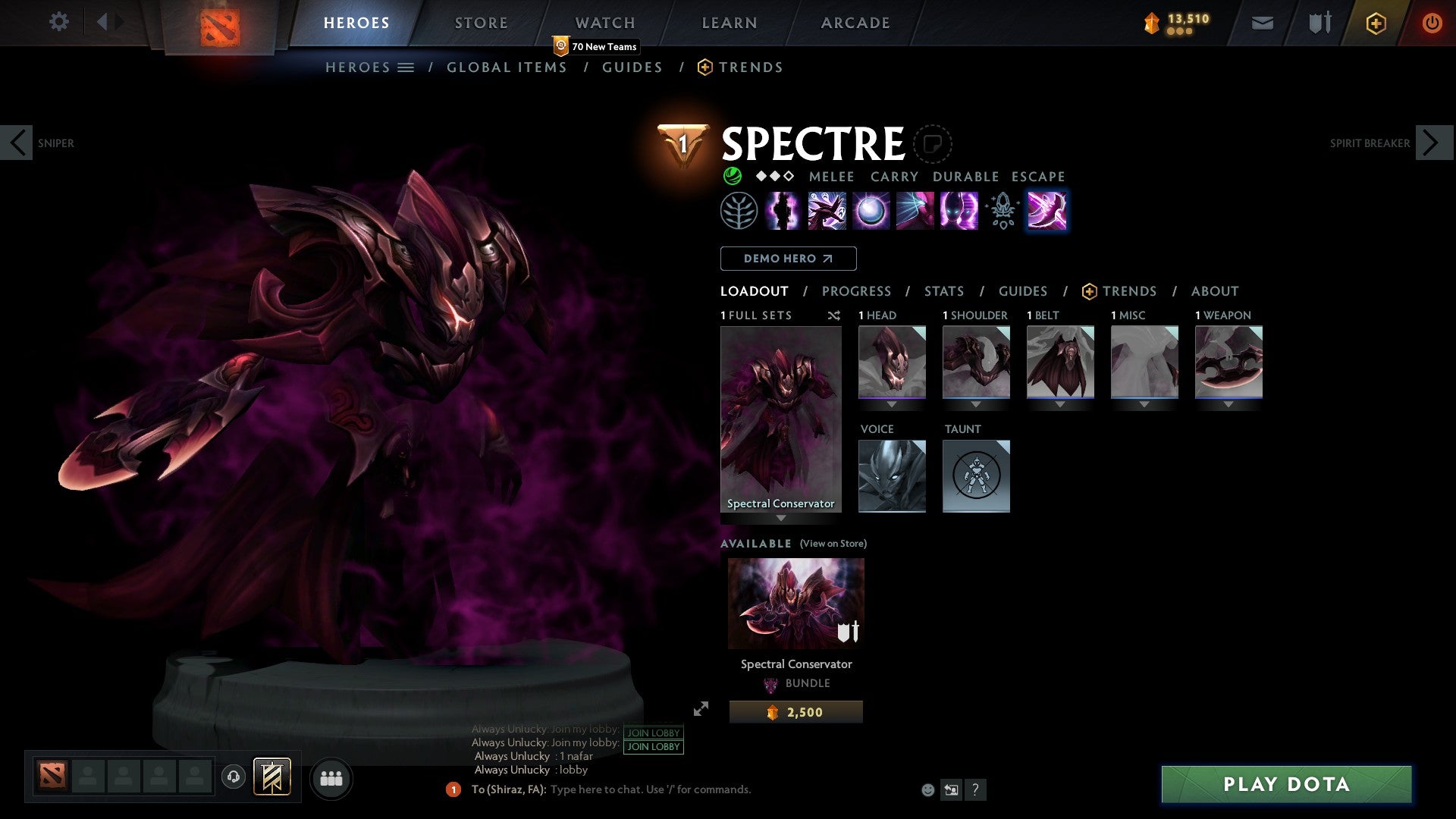Select the equipped Weapon slot thumbnail
Image resolution: width=1456 pixels, height=819 pixels.
pos(1227,362)
